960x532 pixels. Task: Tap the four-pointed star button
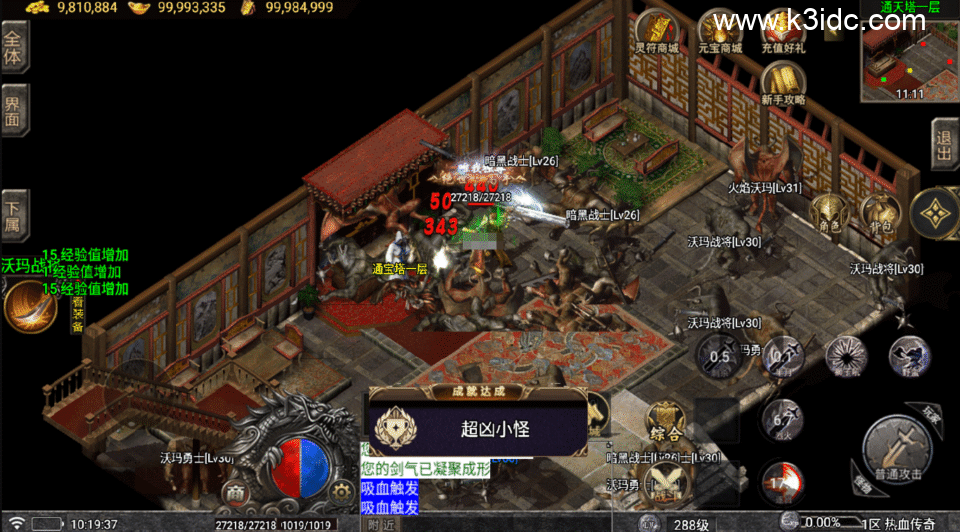935,211
